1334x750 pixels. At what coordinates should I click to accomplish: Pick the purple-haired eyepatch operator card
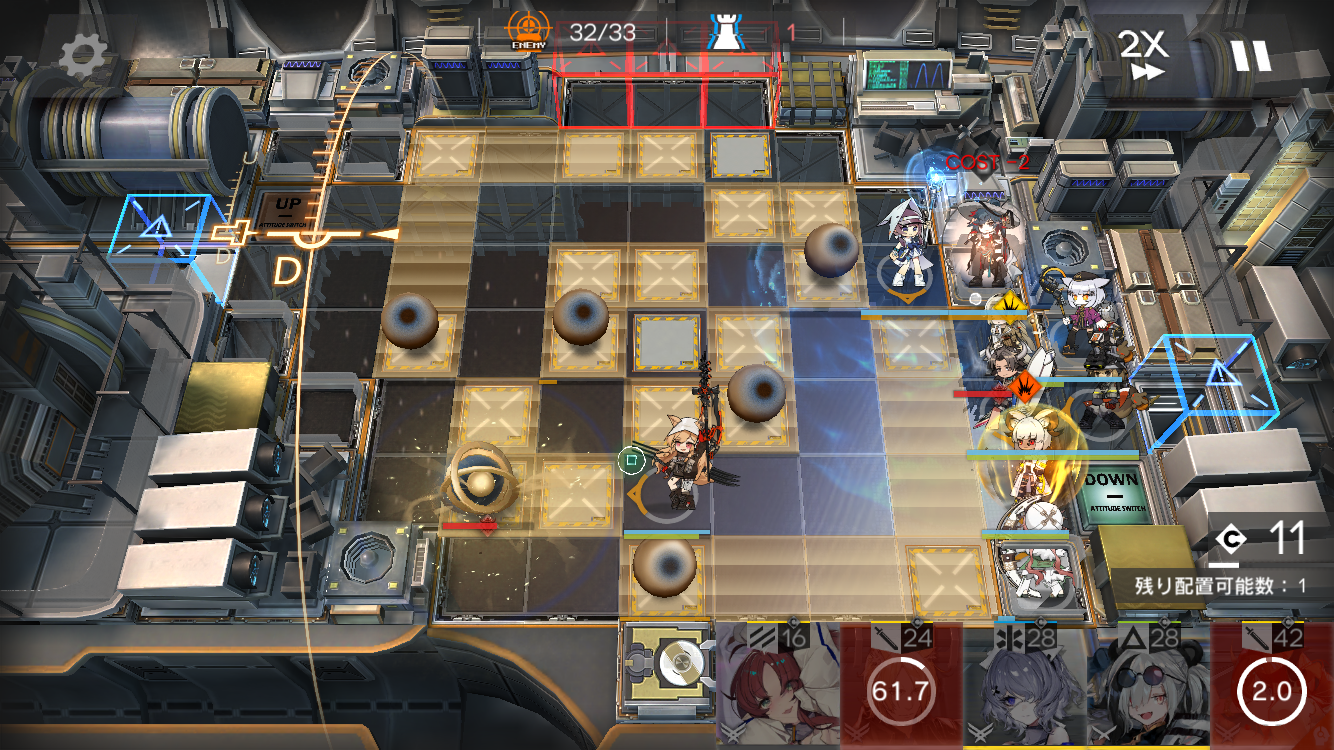click(1024, 687)
